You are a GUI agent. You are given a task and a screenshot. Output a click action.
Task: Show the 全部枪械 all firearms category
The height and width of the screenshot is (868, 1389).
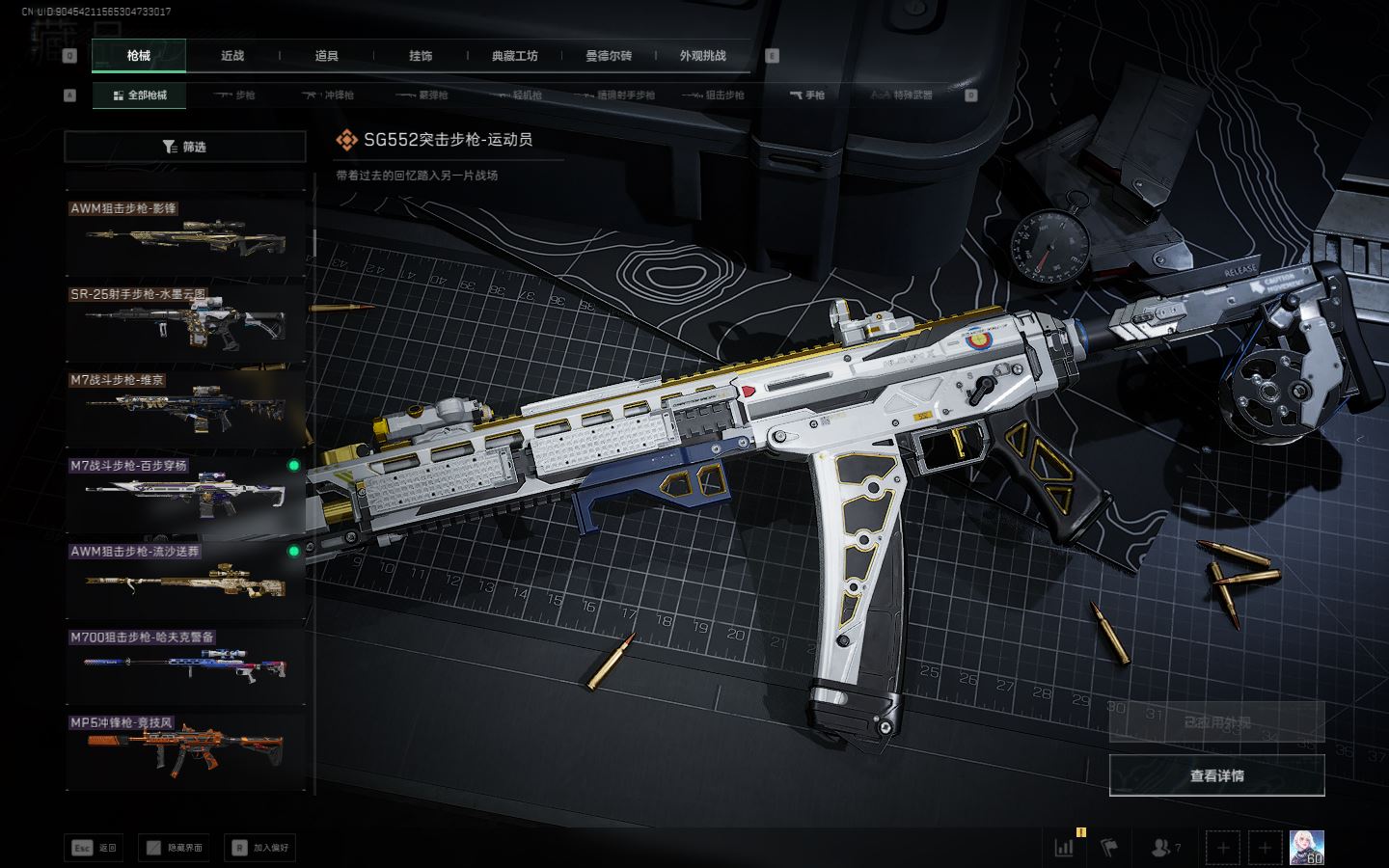click(140, 95)
